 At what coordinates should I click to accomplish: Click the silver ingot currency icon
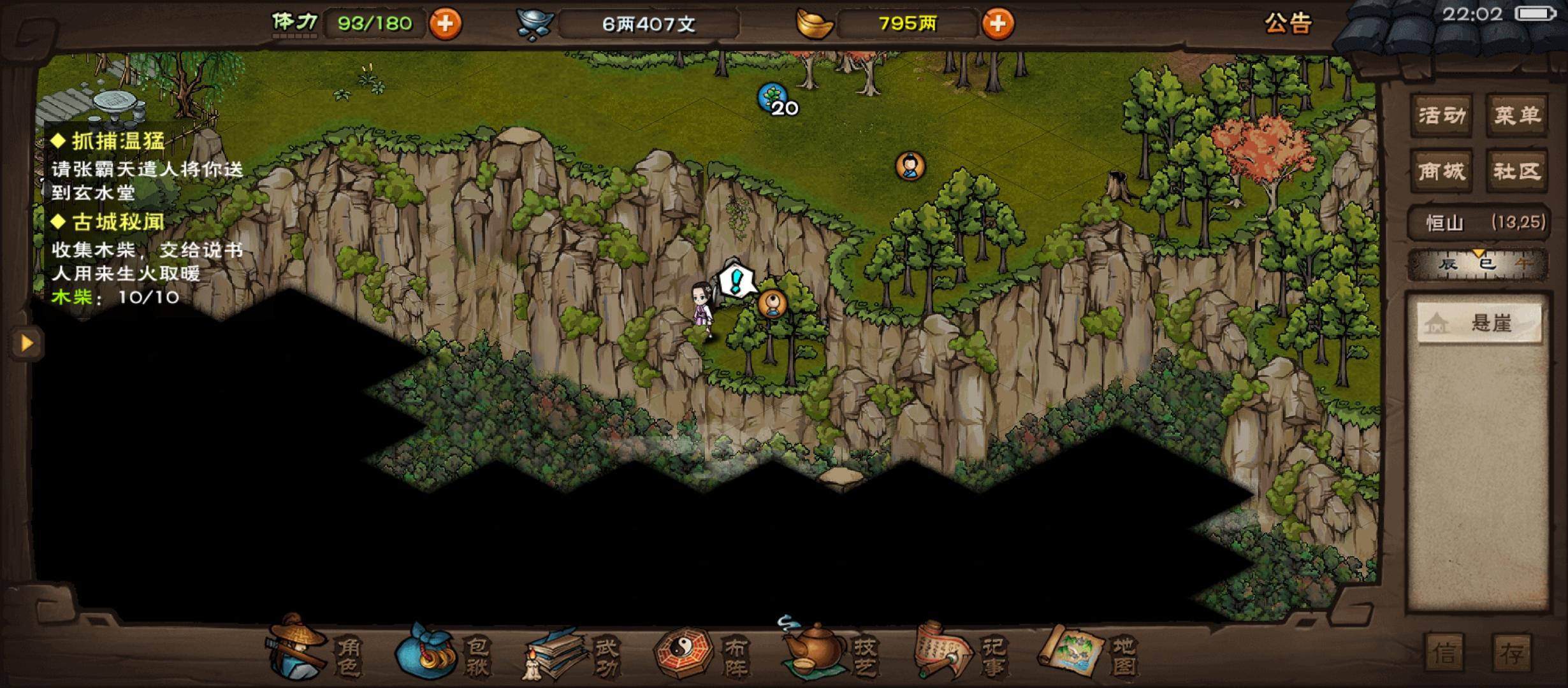[535, 22]
